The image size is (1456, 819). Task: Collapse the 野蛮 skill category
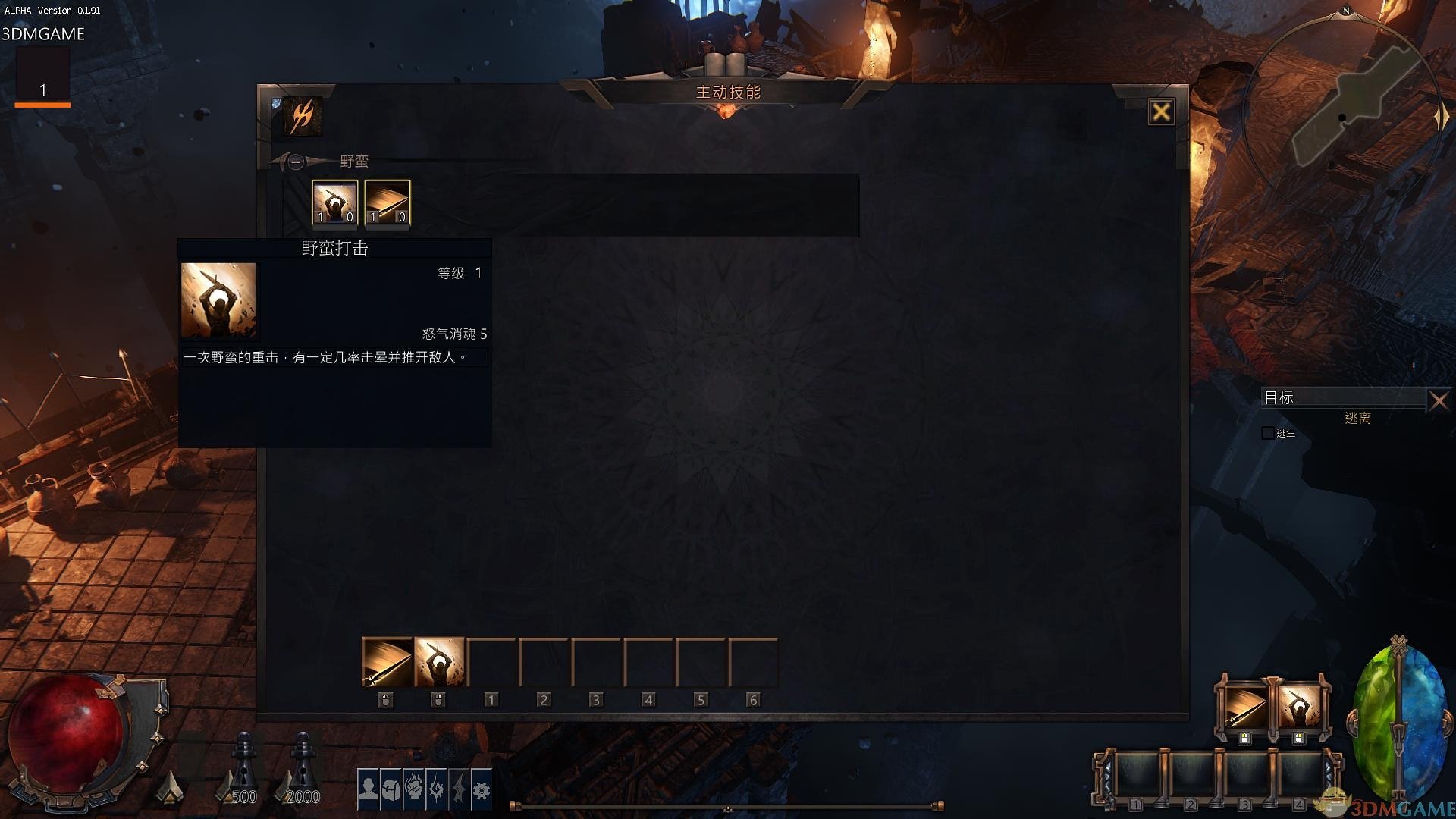tap(296, 162)
